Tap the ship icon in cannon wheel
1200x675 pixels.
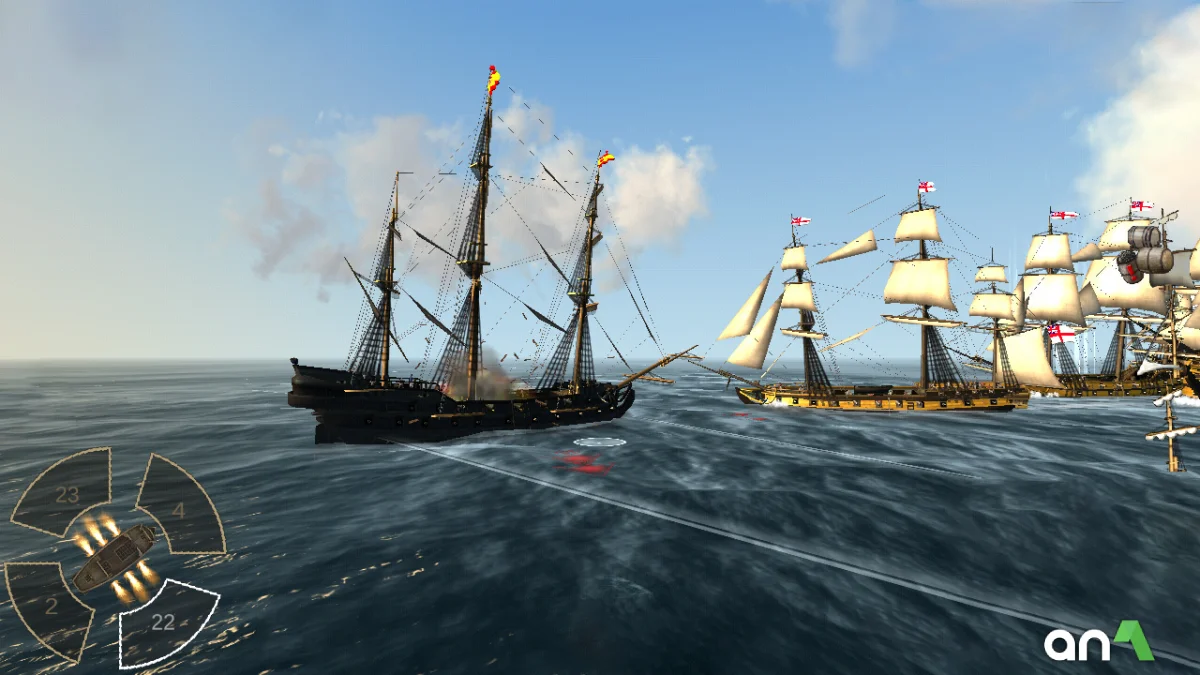pyautogui.click(x=114, y=557)
